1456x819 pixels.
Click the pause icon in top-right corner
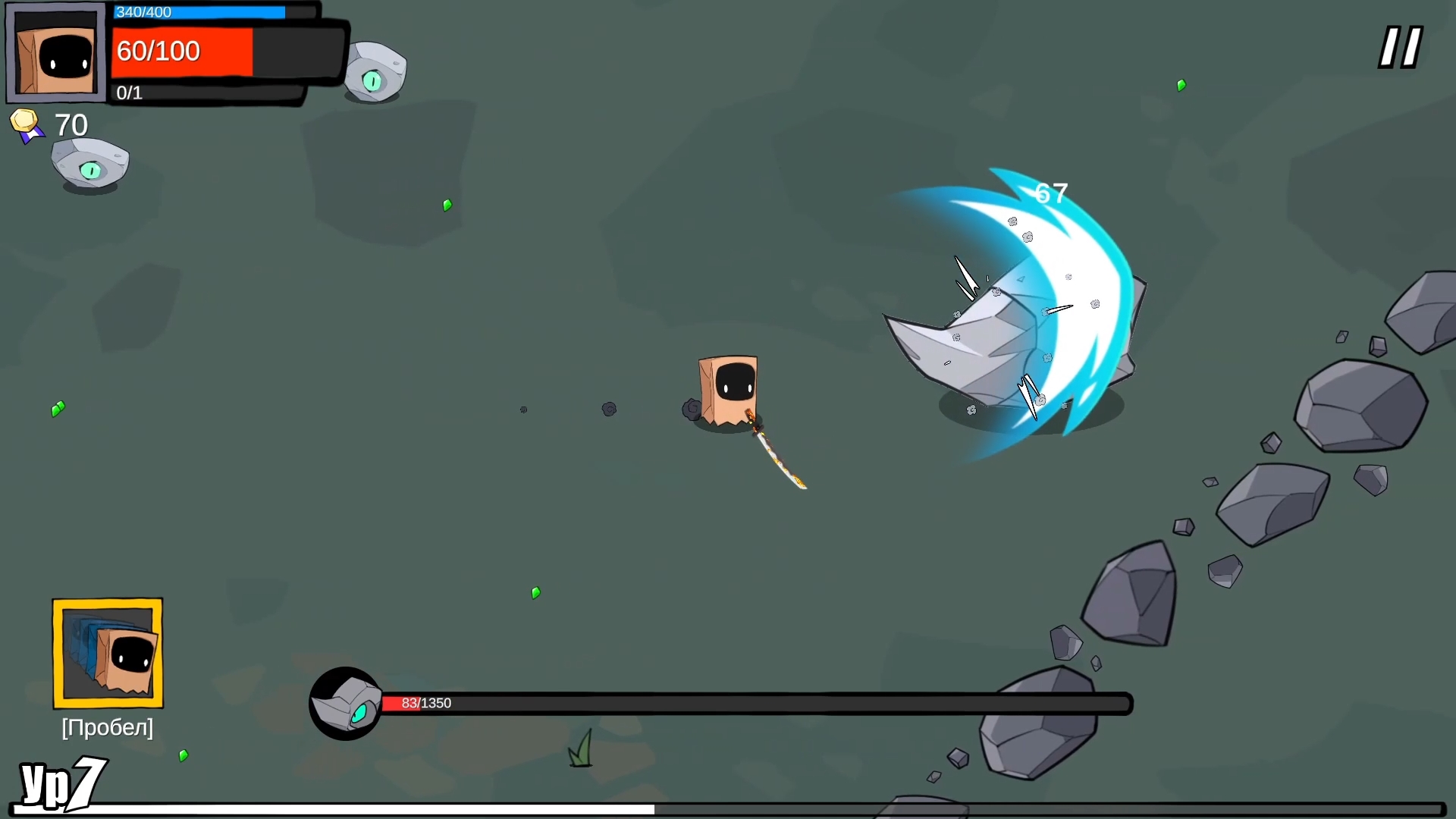(1399, 47)
